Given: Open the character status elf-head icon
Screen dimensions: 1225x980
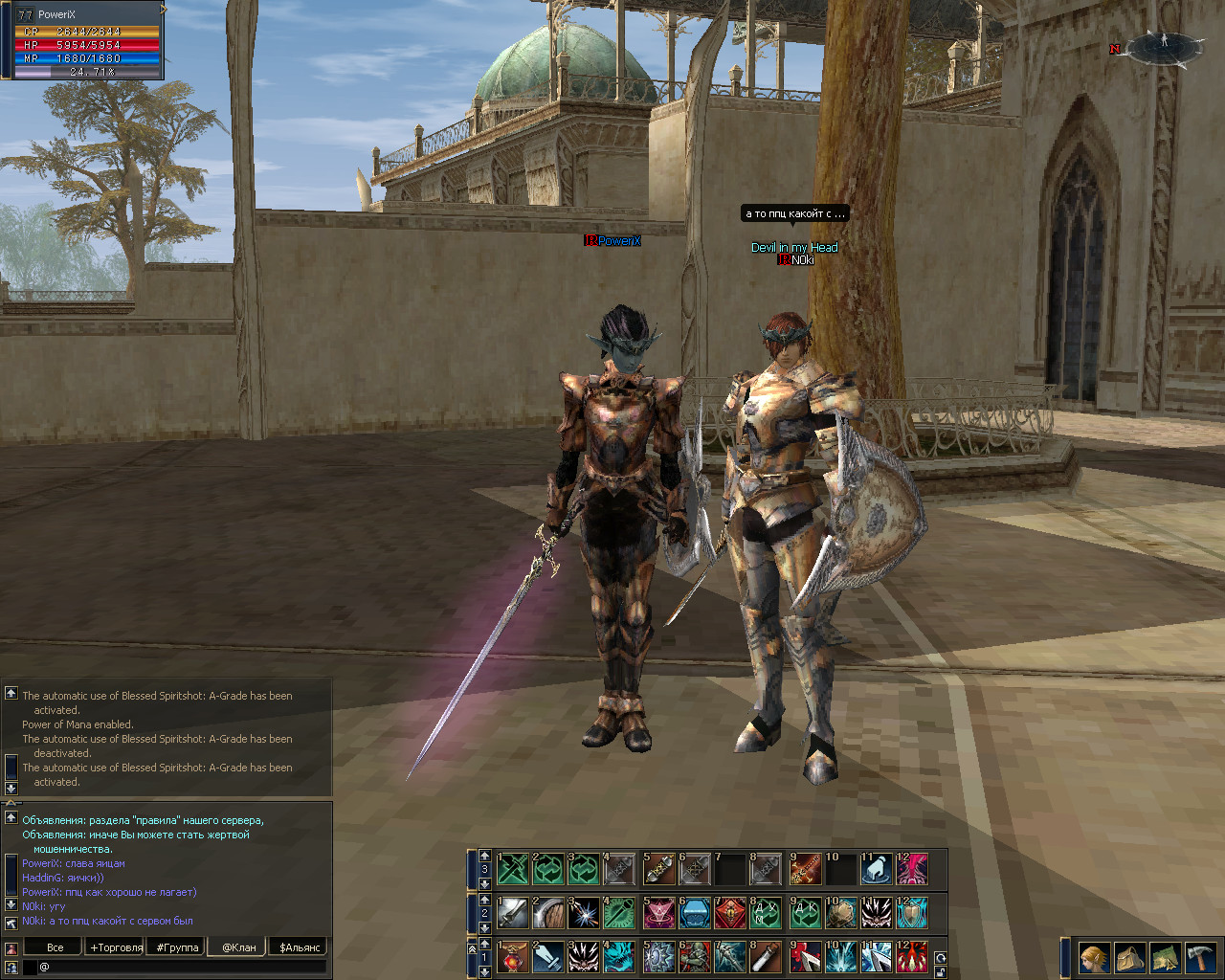Looking at the screenshot, I should point(1094,957).
